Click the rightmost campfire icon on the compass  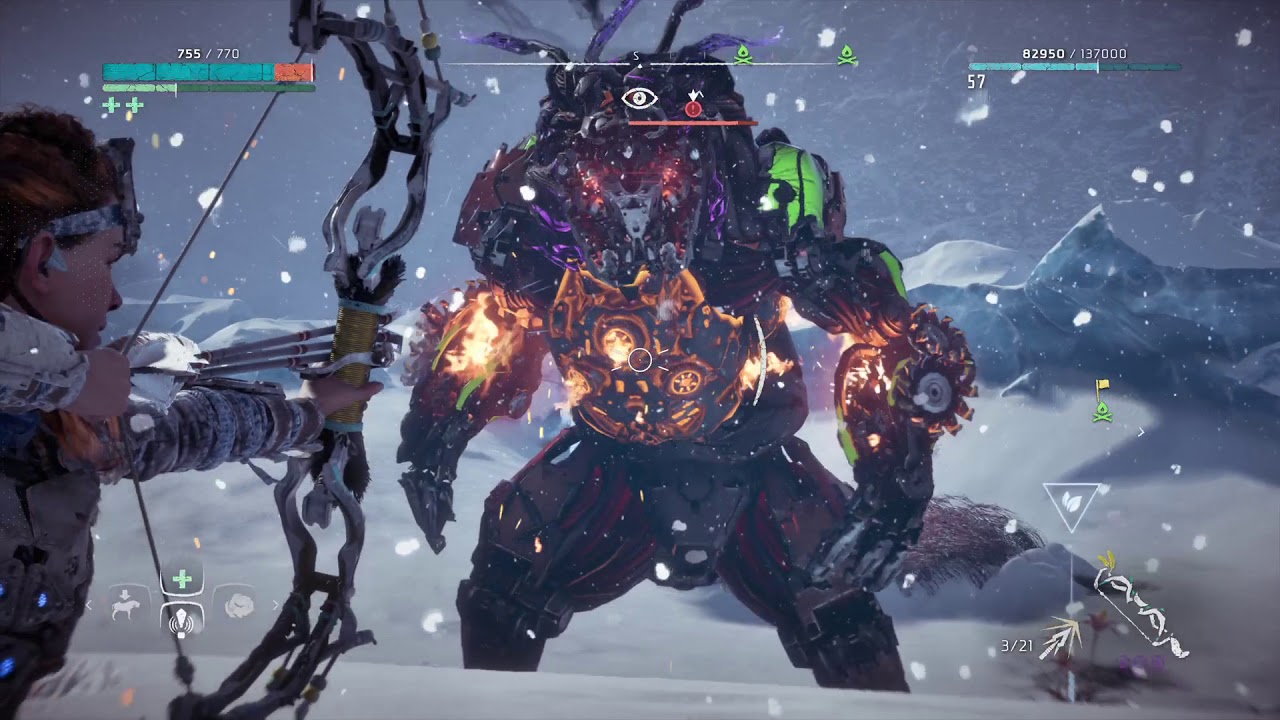coord(846,54)
